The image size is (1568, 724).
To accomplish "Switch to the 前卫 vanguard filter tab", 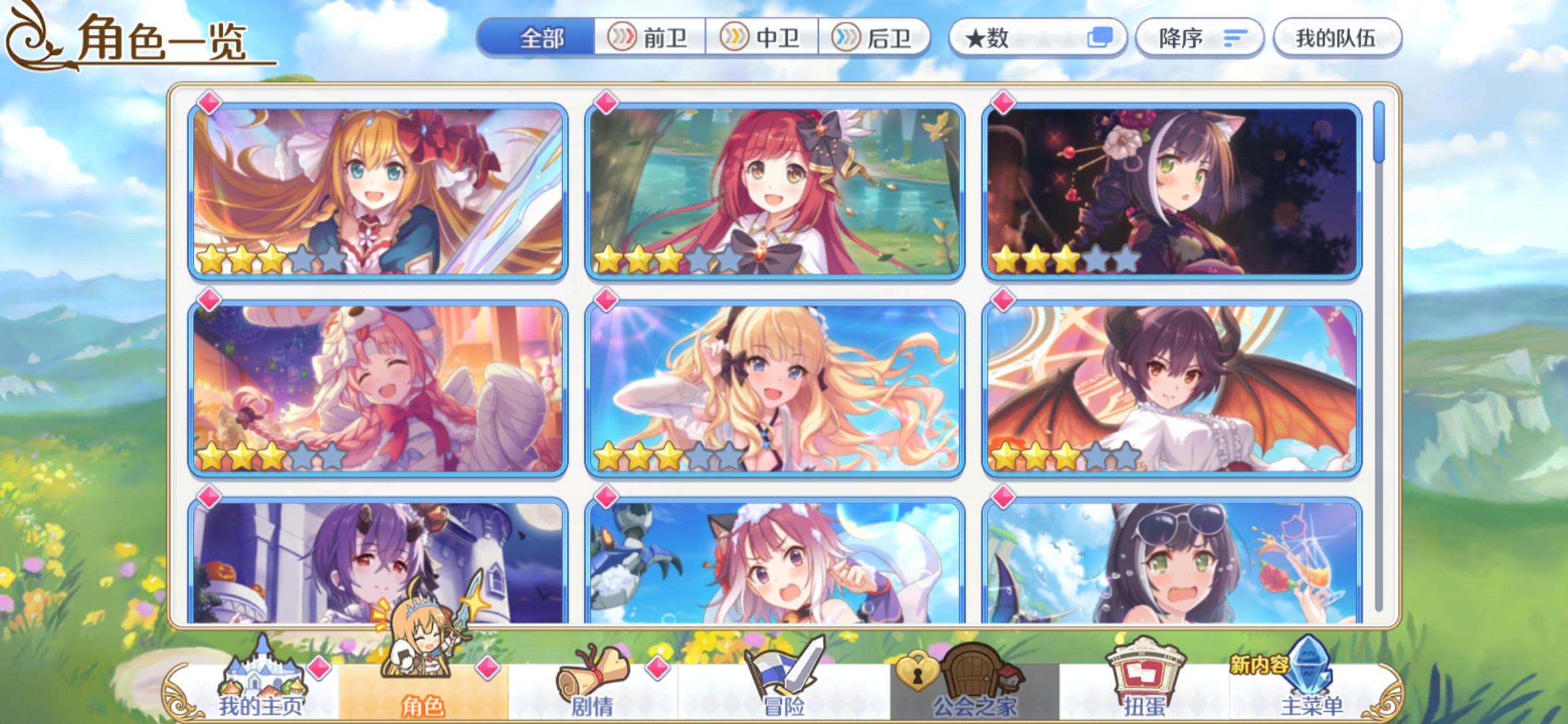I will click(x=652, y=38).
